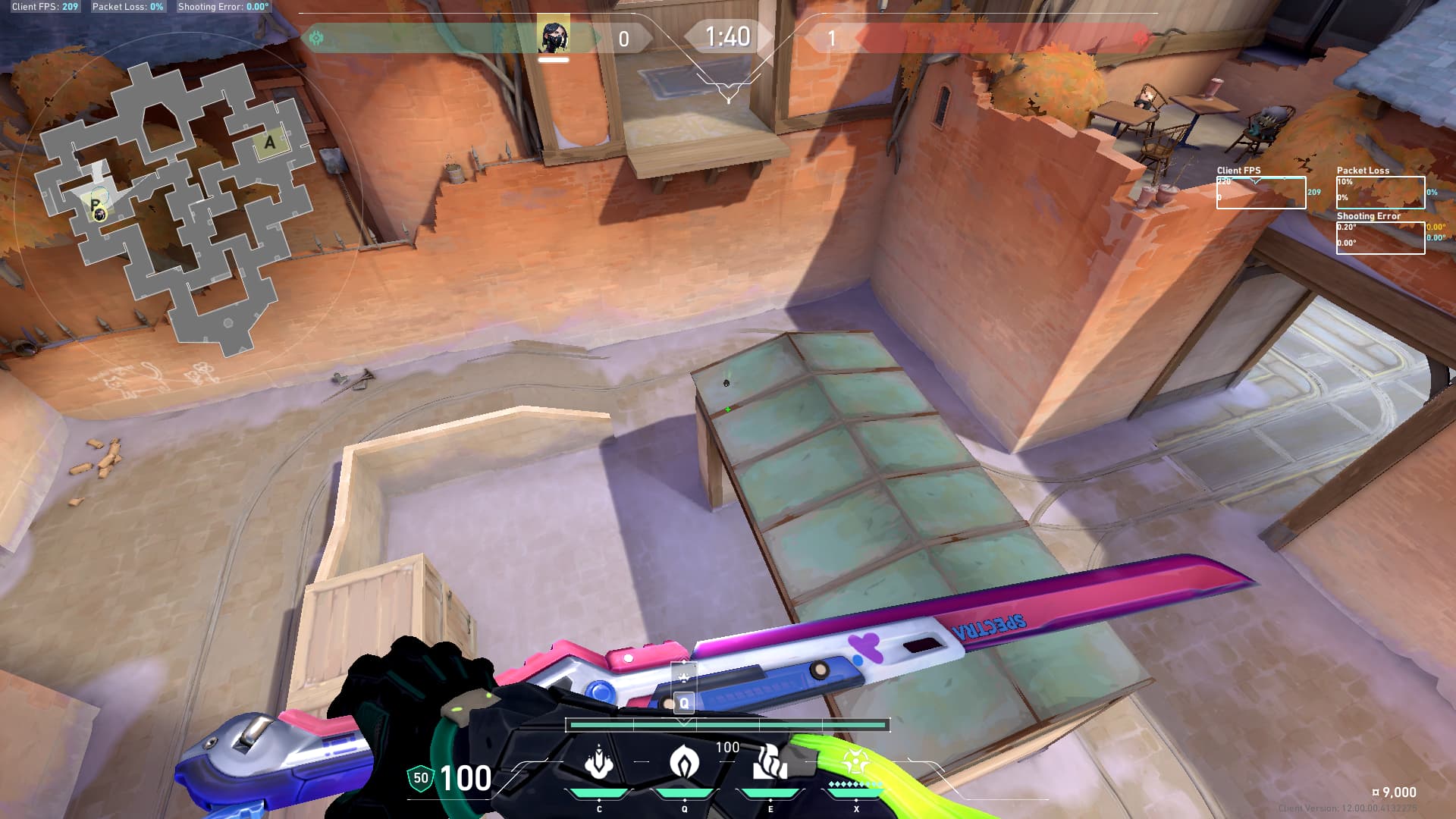Activate the Snake Bite ability icon

599,762
